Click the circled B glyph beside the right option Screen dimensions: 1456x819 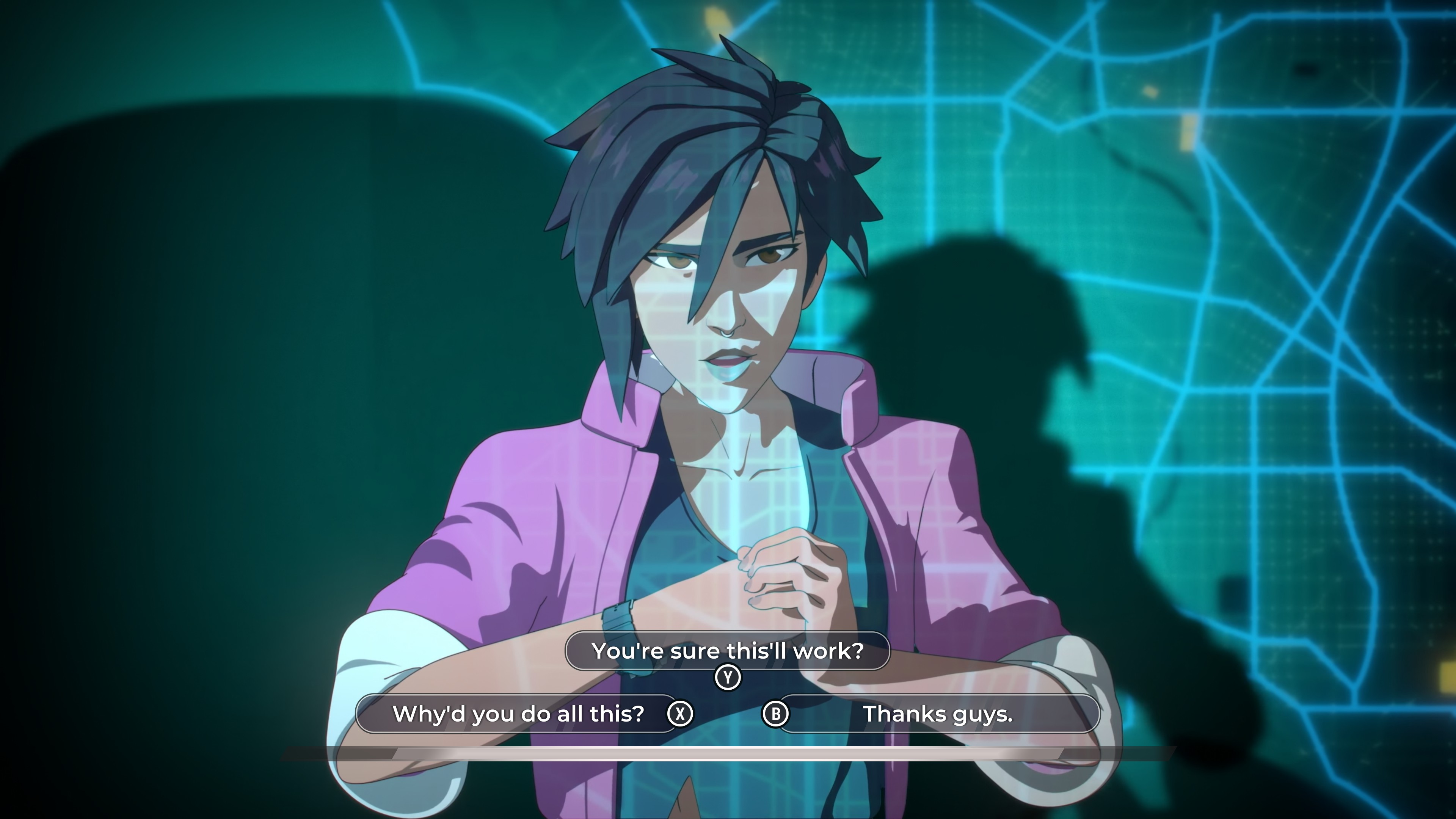coord(775,714)
